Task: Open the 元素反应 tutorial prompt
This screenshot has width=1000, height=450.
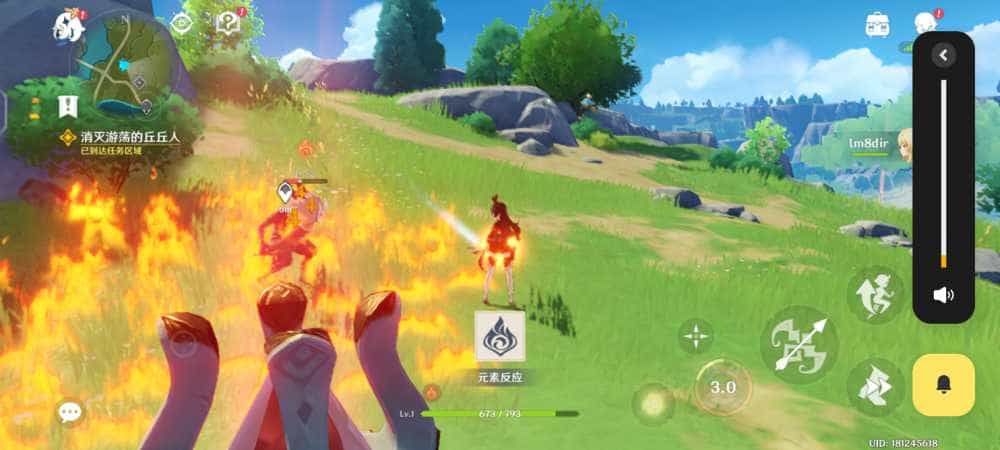Action: 500,338
